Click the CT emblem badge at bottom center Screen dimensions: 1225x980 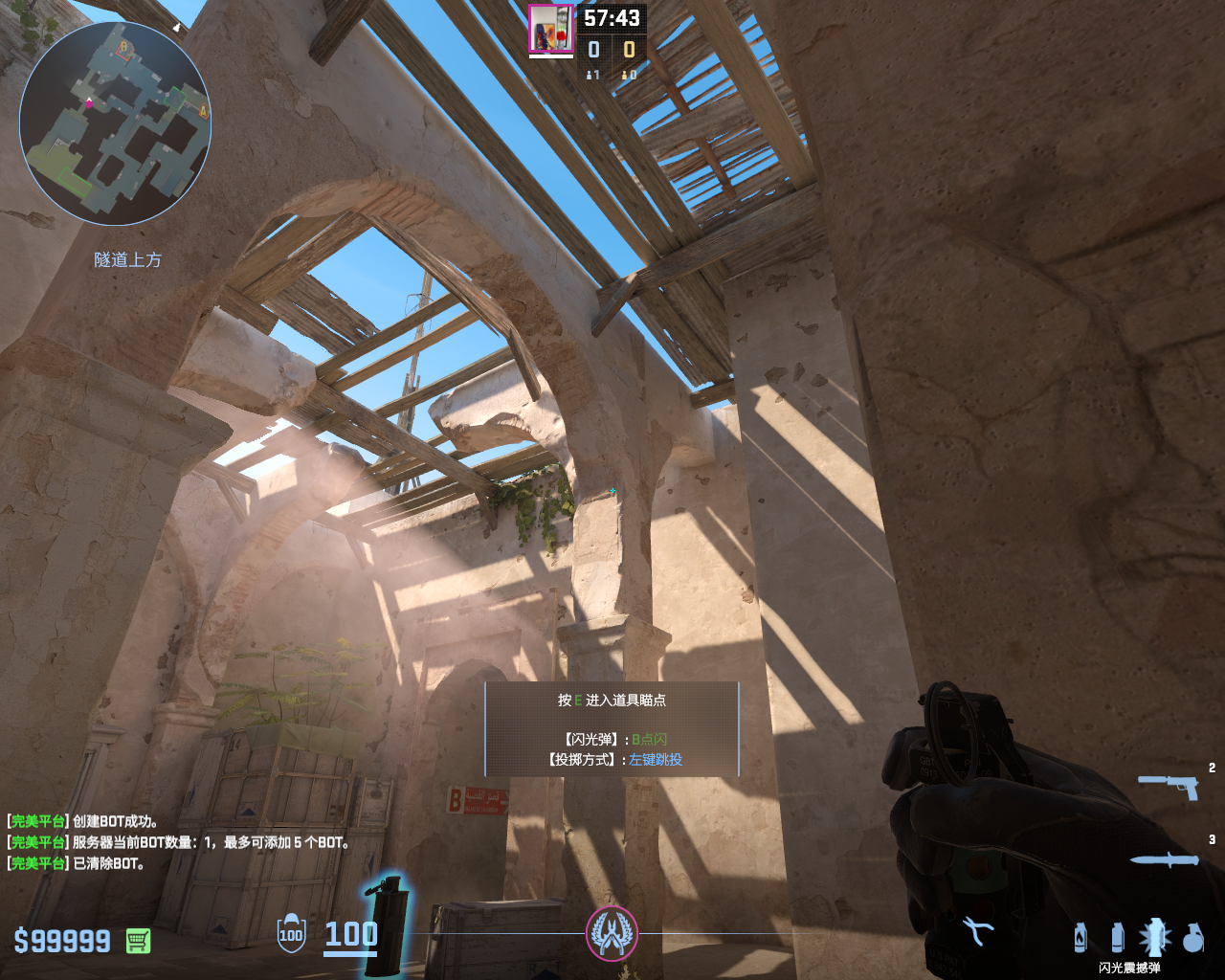coord(612,933)
